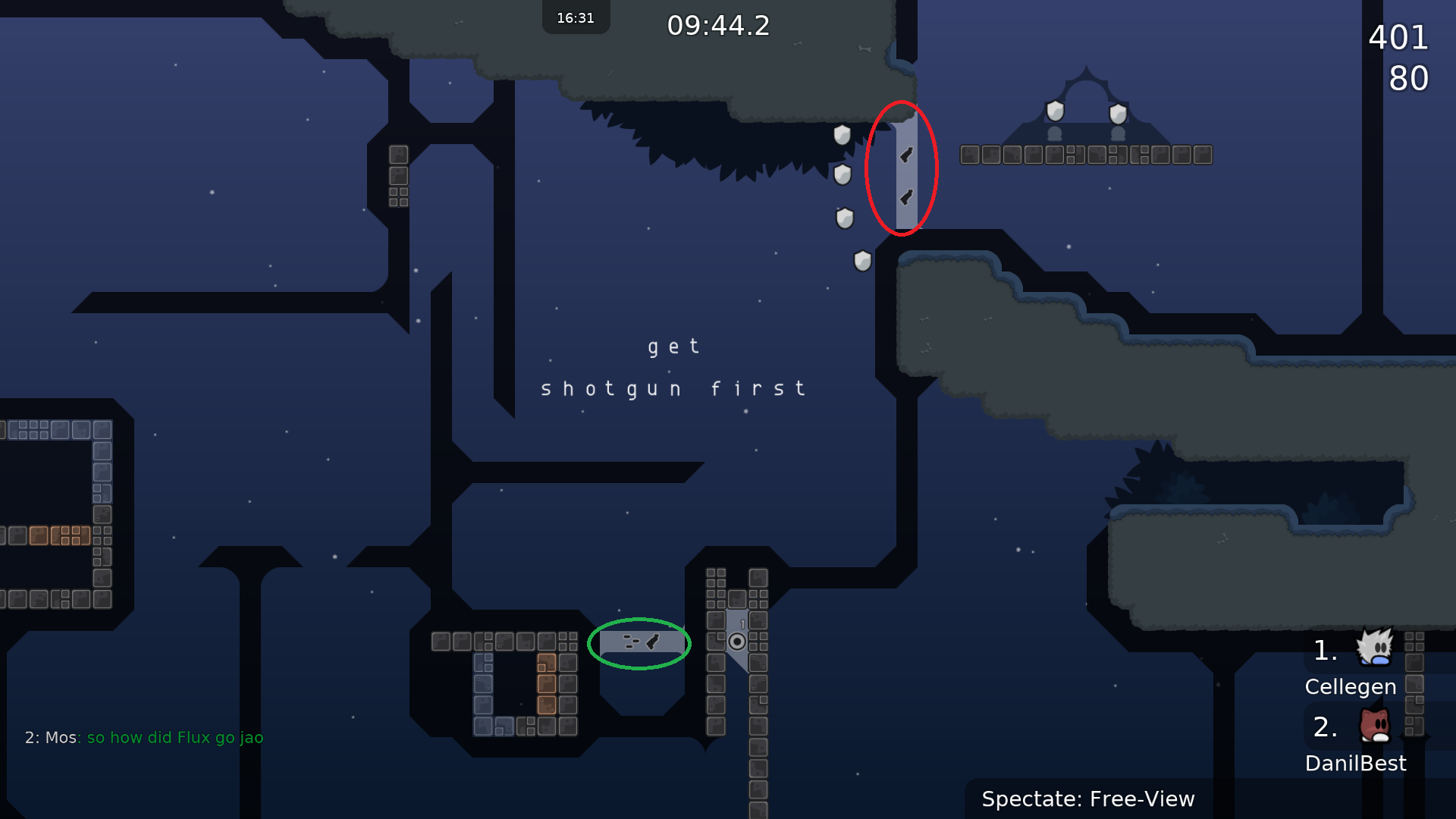Select Cellegen in the player ranking
Viewport: 1456px width, 819px height.
click(x=1351, y=686)
